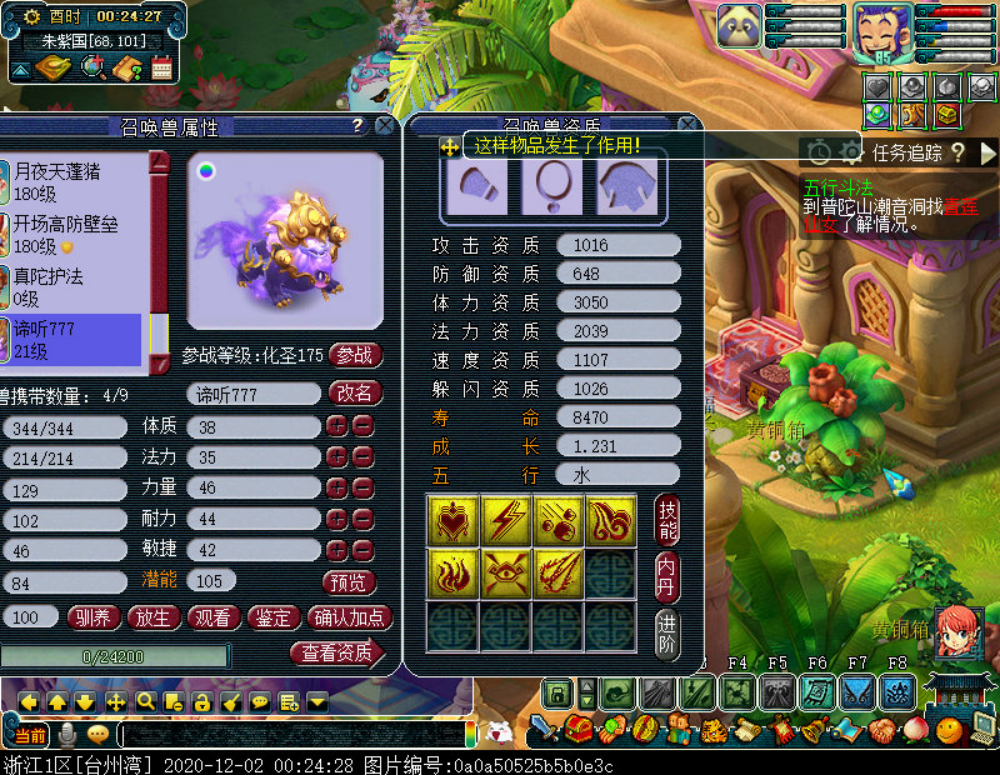
Task: Click the 参战 battle button
Action: 355,355
